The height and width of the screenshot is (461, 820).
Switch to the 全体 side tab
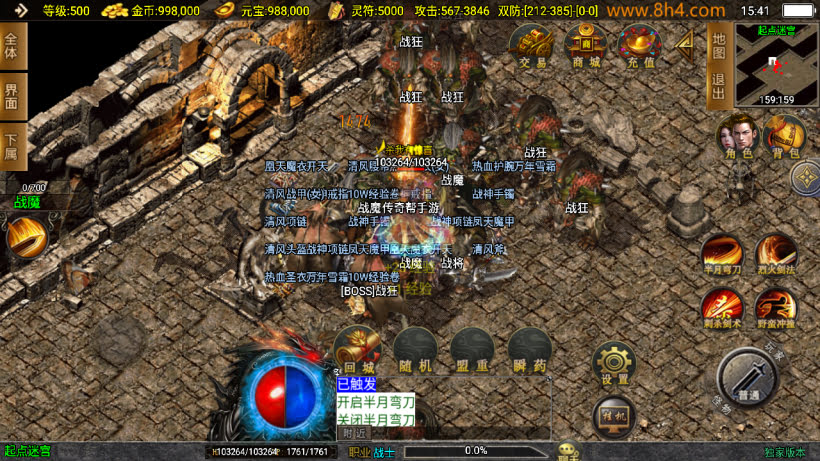click(12, 45)
